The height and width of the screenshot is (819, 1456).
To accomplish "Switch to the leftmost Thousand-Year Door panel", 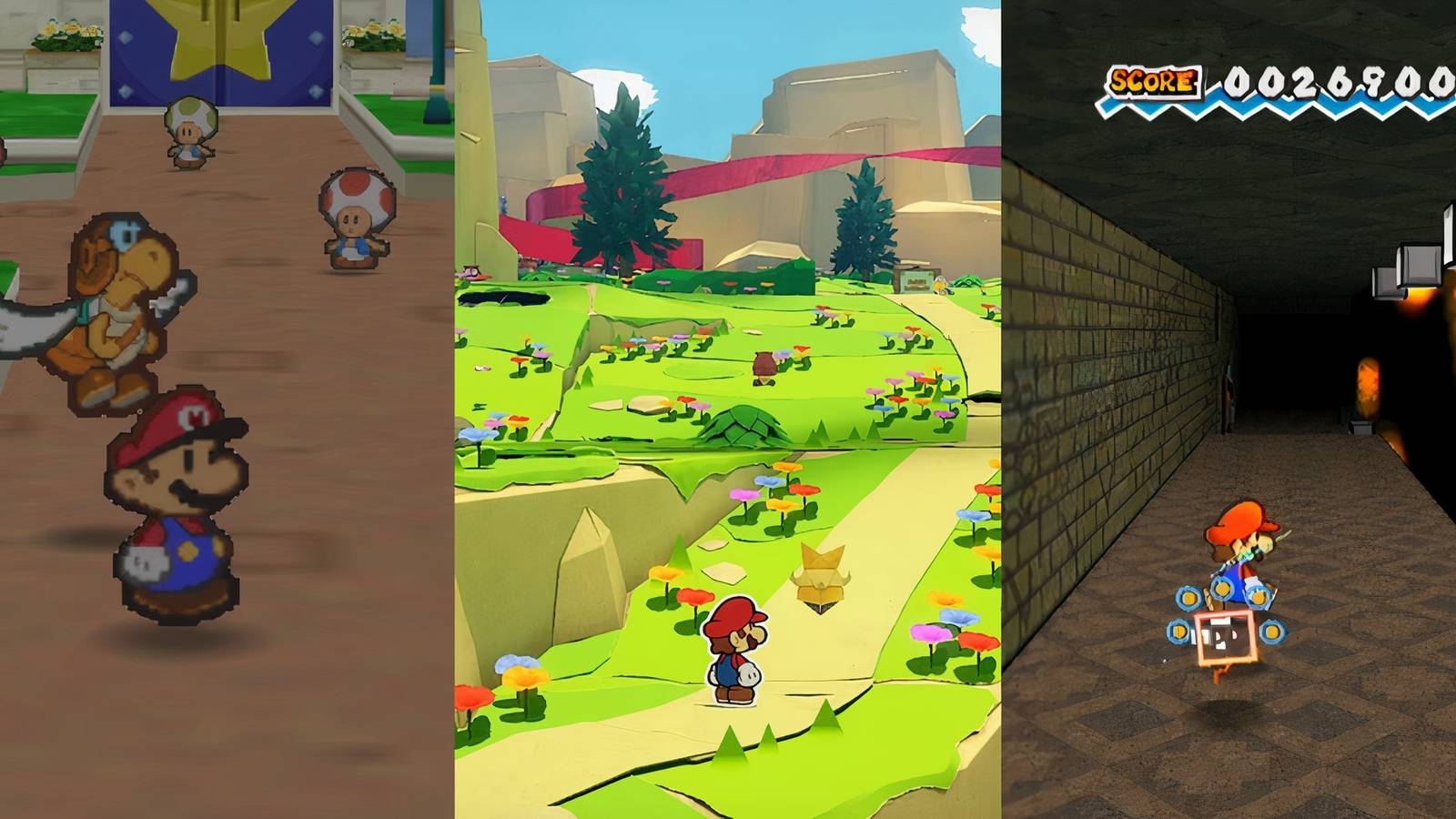I will pos(227,409).
